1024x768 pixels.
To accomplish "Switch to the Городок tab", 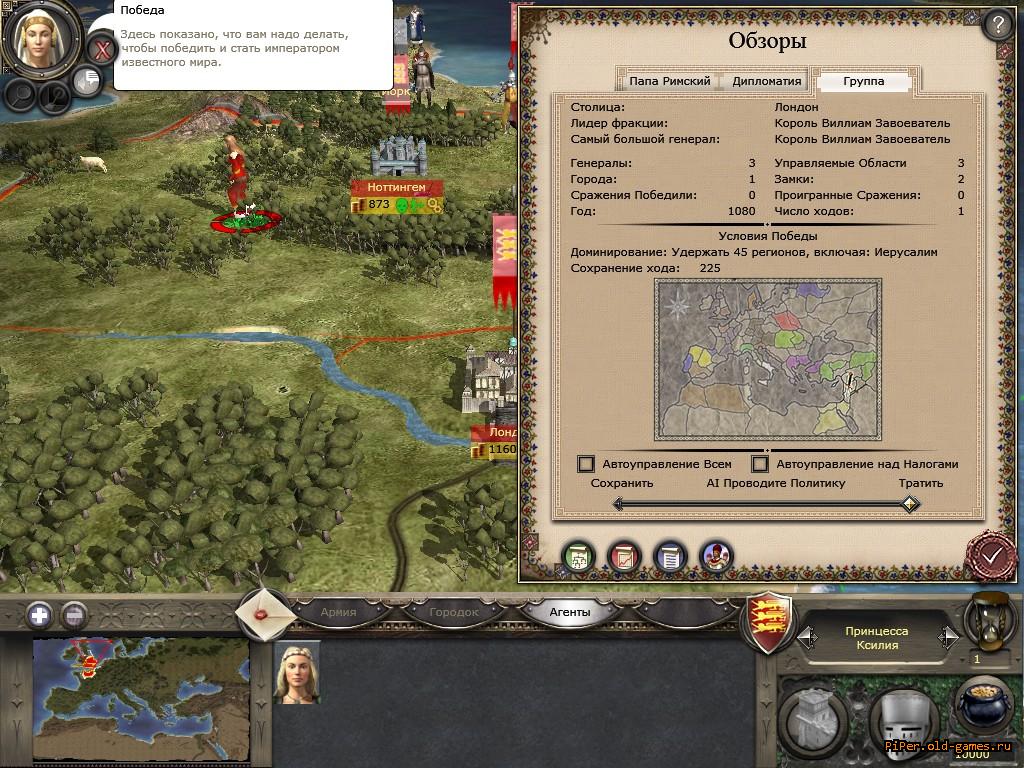I will point(454,612).
